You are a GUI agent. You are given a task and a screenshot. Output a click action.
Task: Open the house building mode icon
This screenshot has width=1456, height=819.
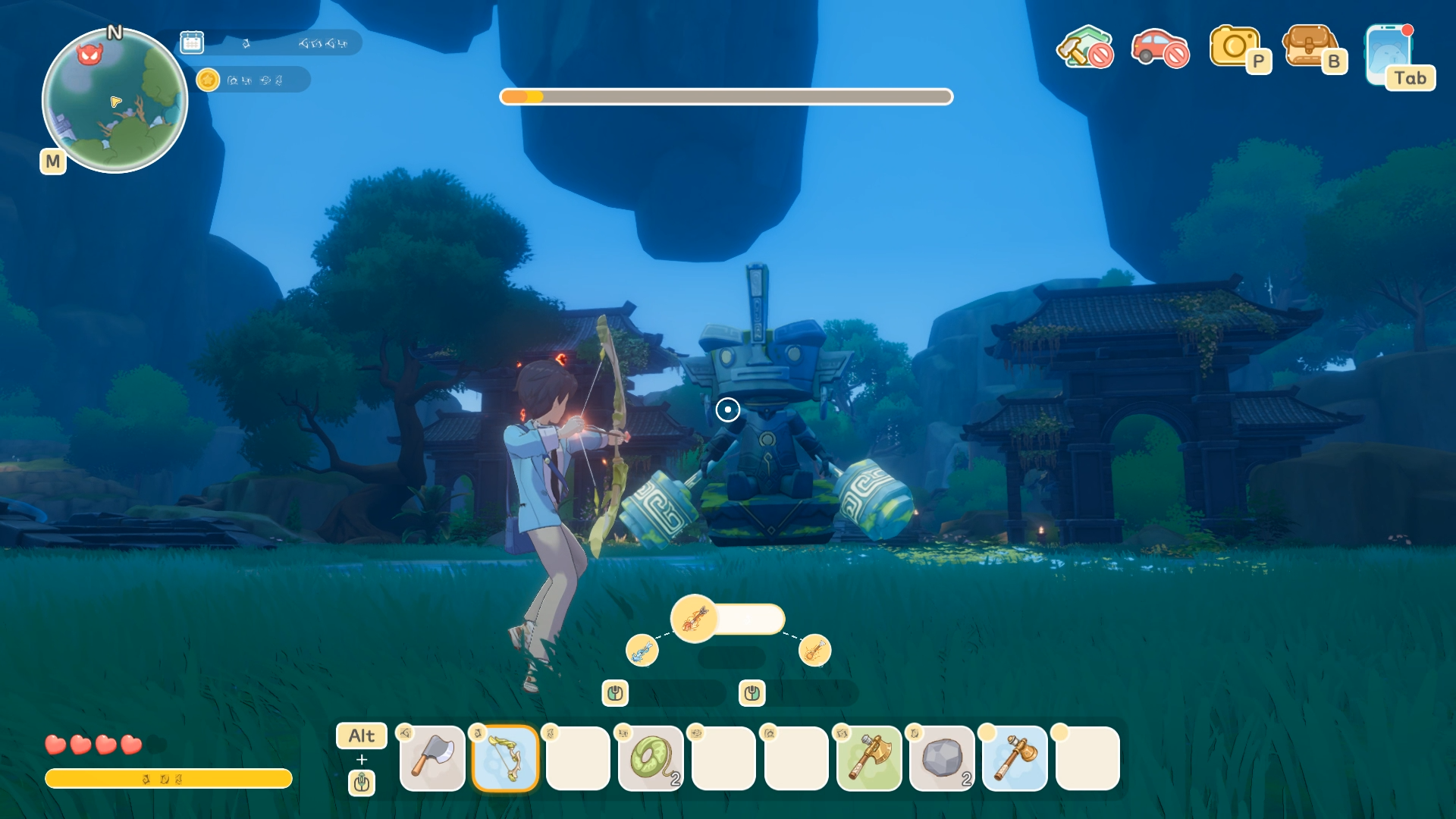click(x=1084, y=47)
